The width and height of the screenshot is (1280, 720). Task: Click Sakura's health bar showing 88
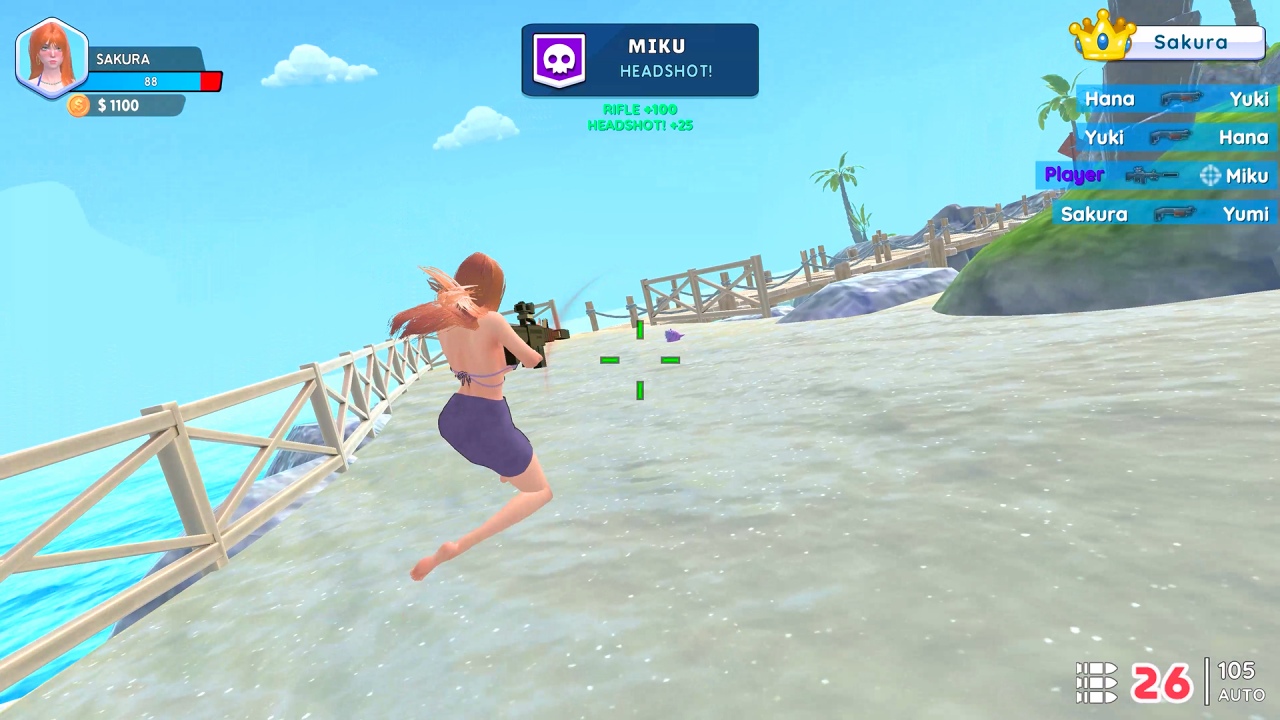click(150, 81)
